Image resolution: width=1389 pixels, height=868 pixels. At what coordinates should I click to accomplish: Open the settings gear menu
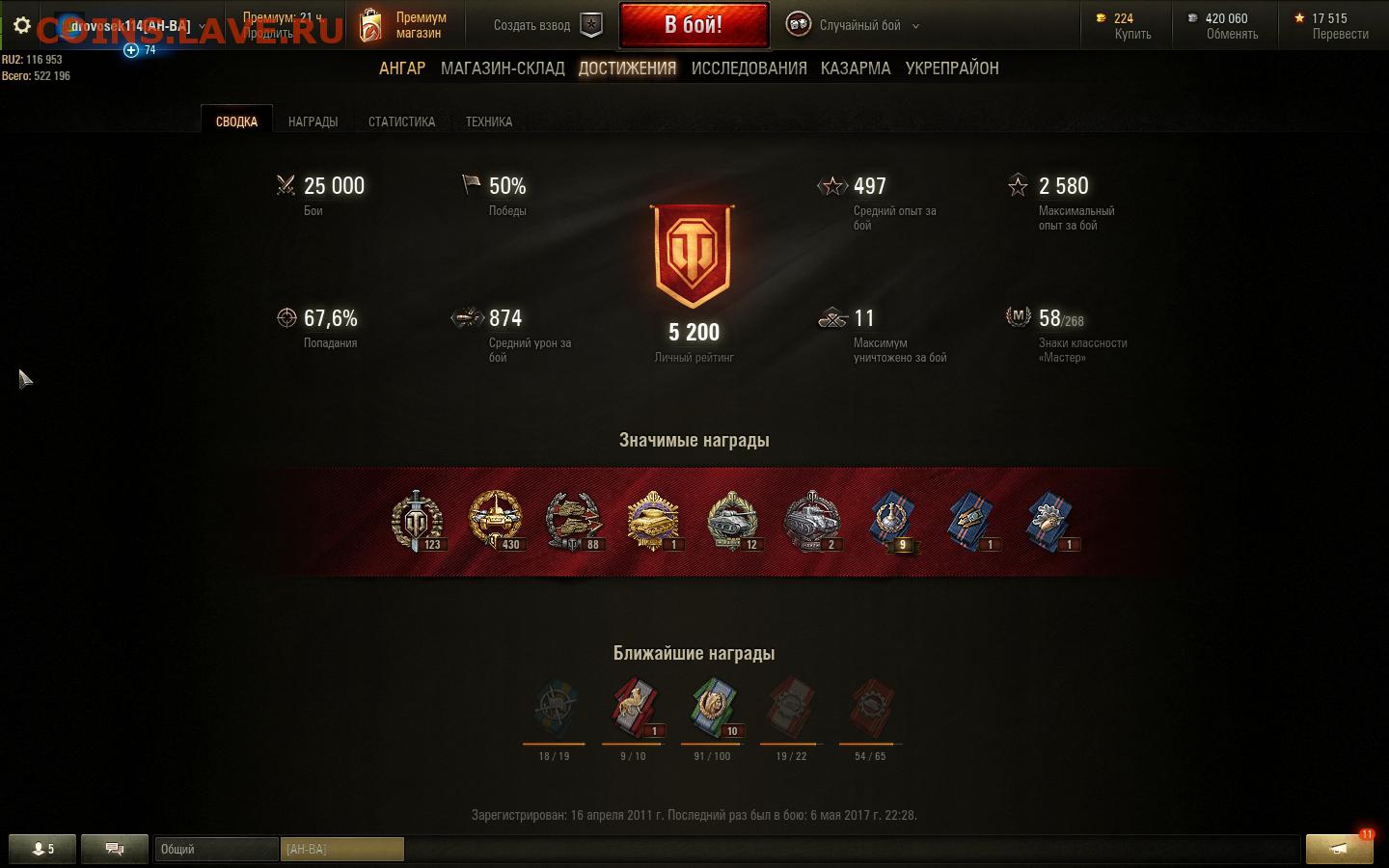pos(22,26)
